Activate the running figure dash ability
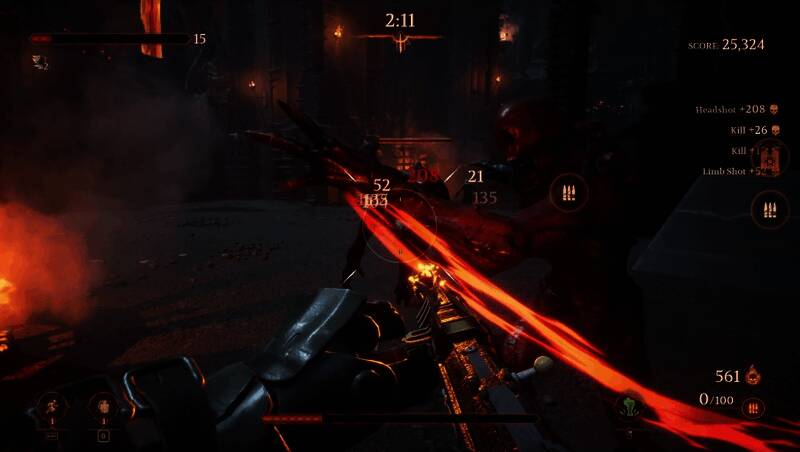 (52, 406)
